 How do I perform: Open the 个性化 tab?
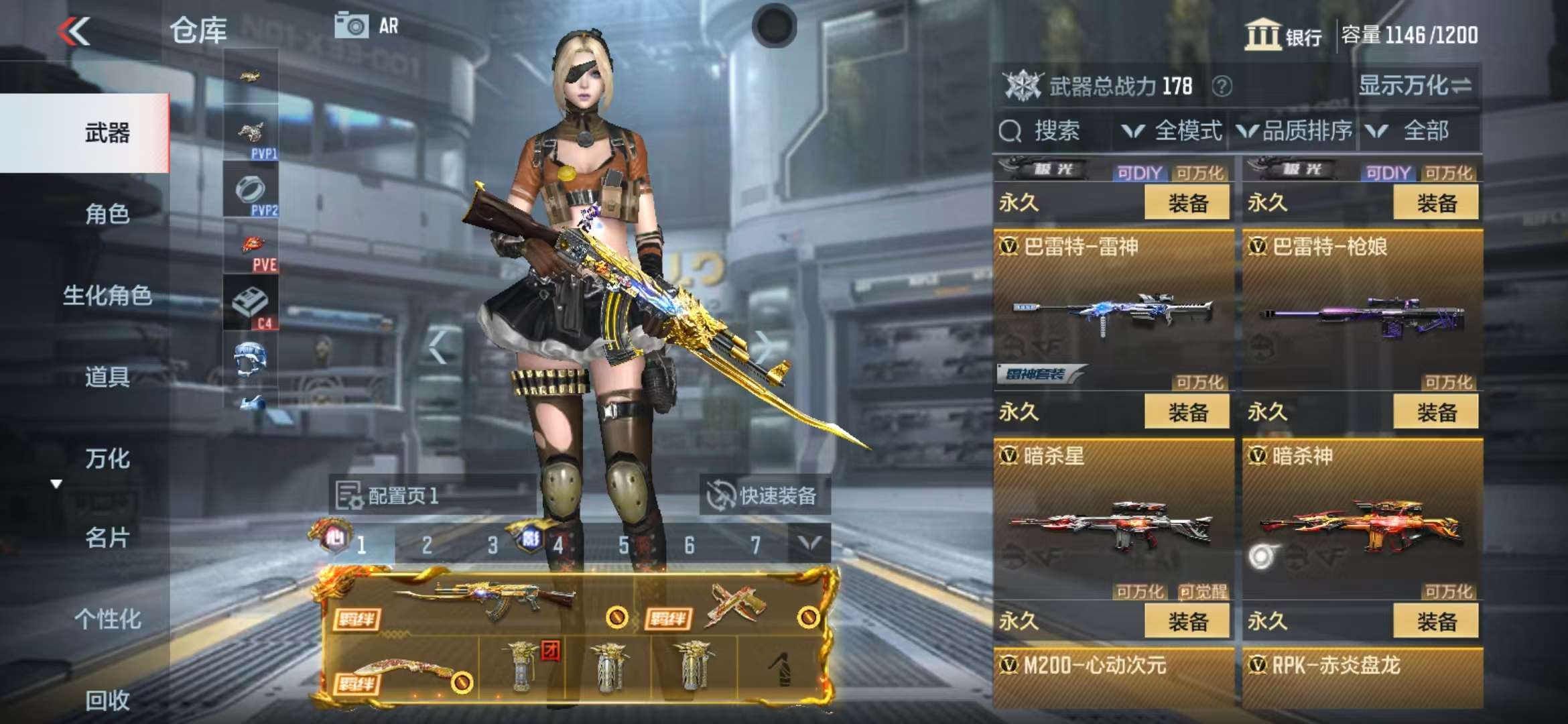point(107,619)
